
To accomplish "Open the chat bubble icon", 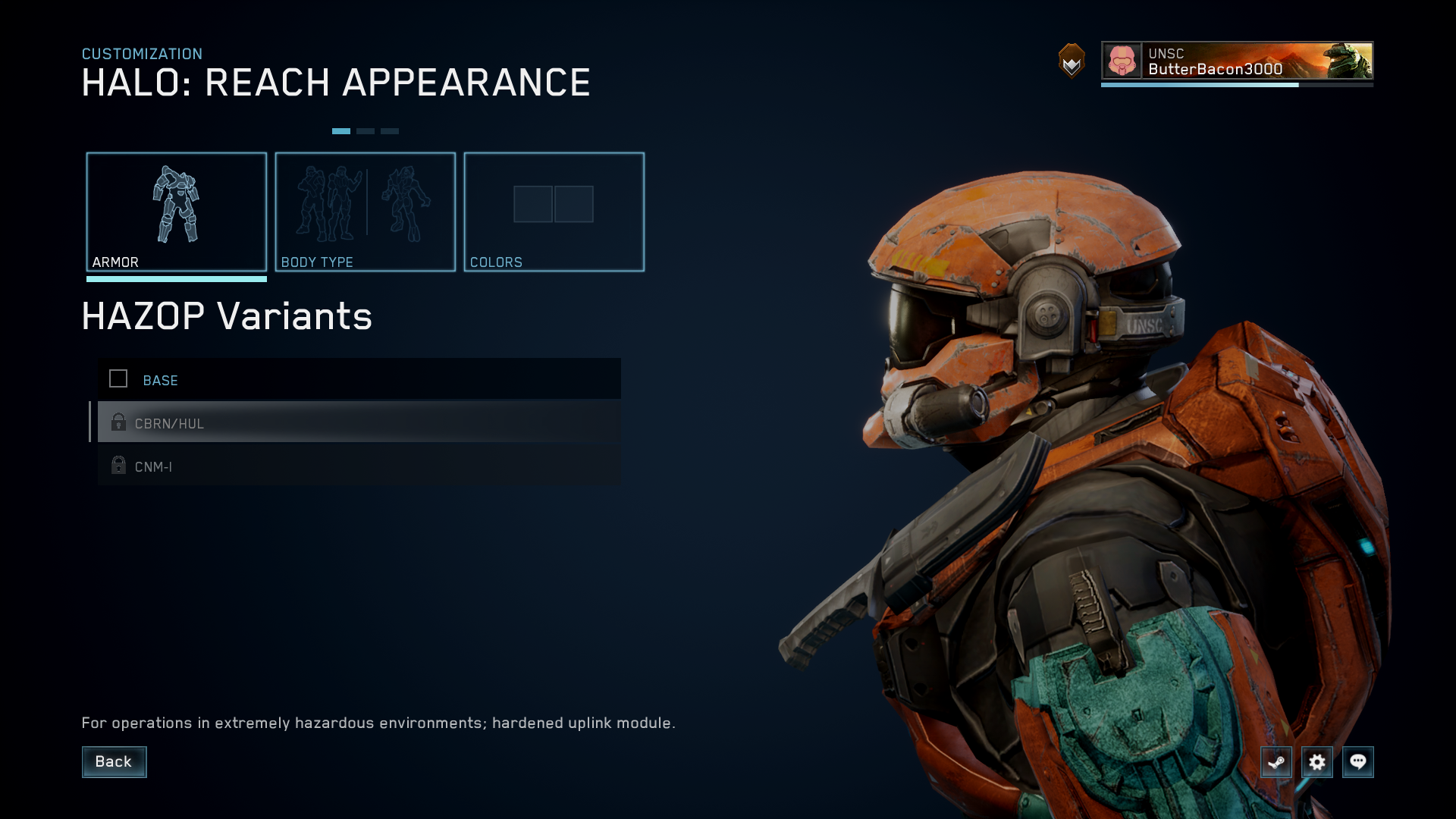I will point(1359,762).
